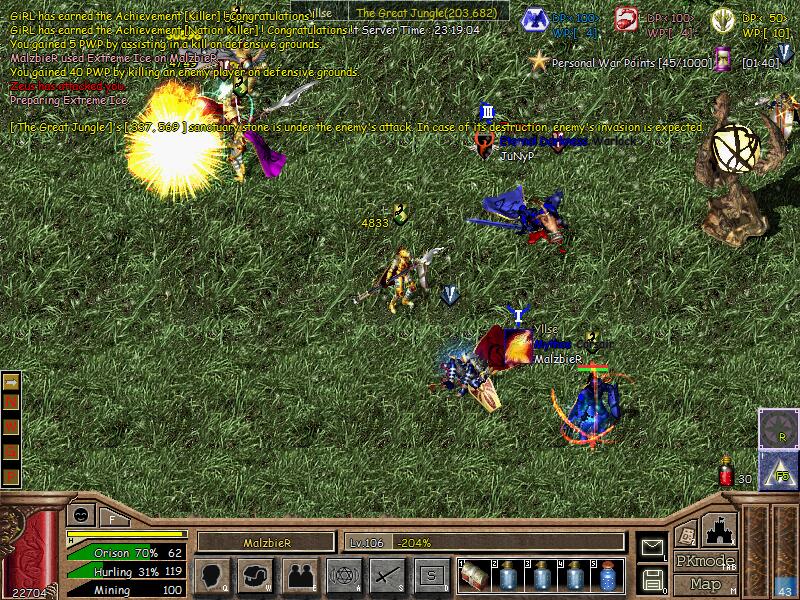This screenshot has height=600, width=800.
Task: Use the red health potion with count 30
Action: click(727, 474)
